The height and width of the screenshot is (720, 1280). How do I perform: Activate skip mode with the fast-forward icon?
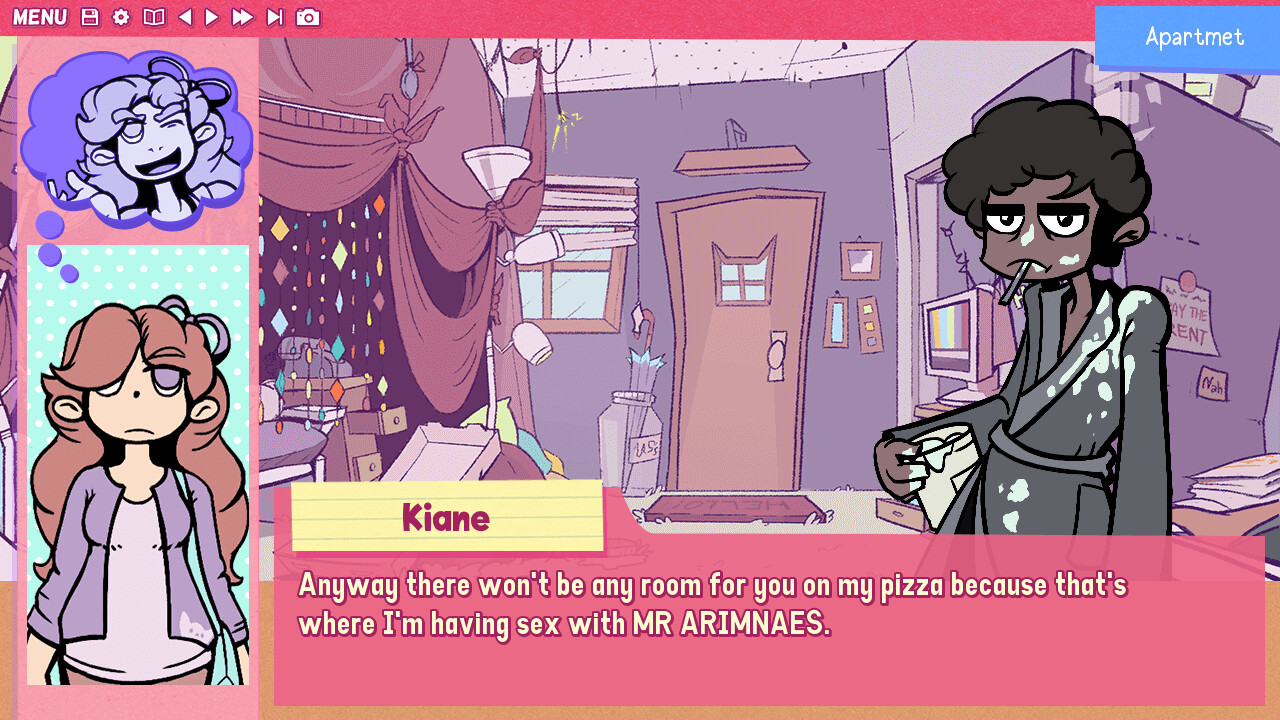click(243, 17)
